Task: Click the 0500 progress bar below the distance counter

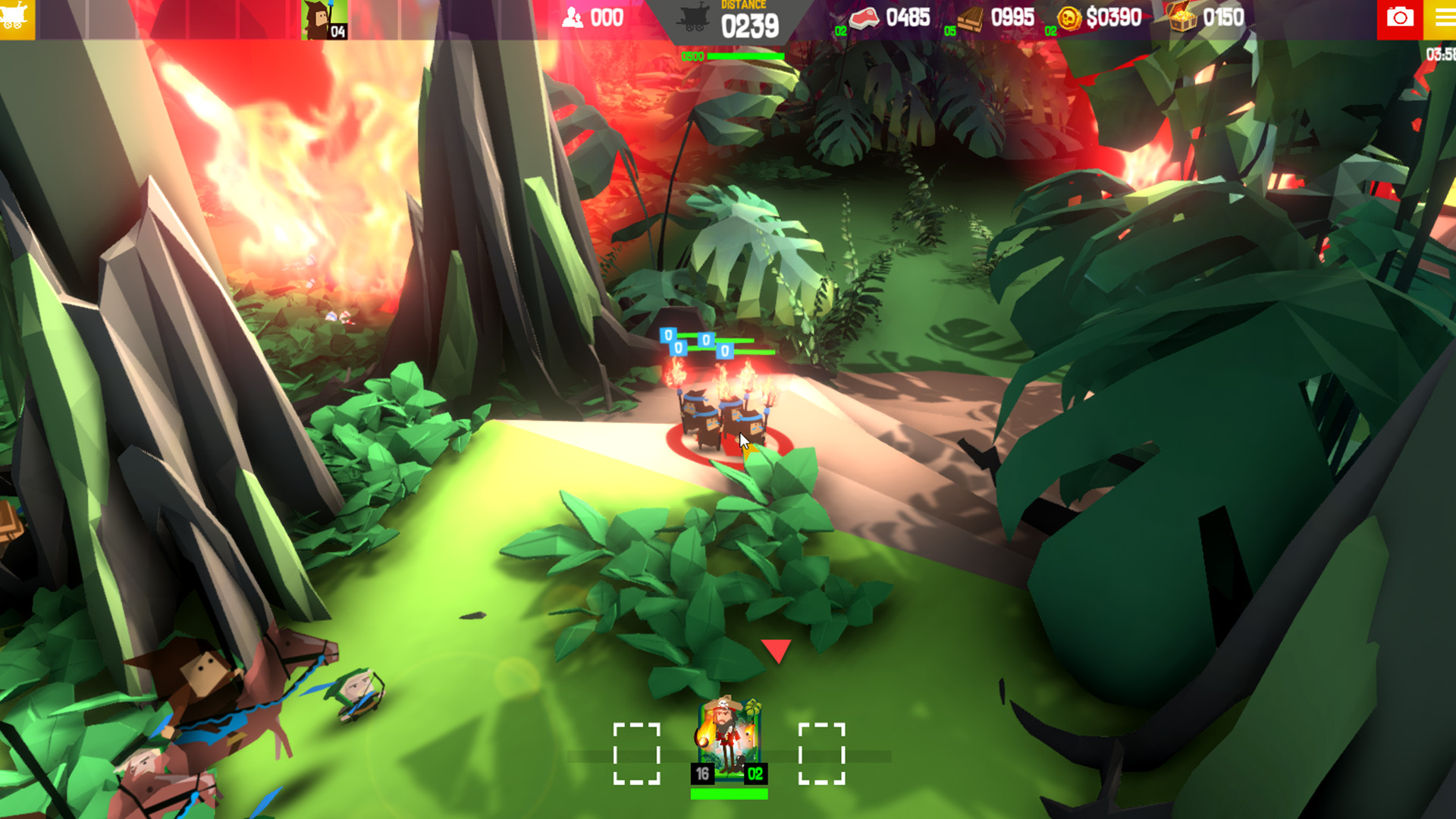Action: point(739,56)
